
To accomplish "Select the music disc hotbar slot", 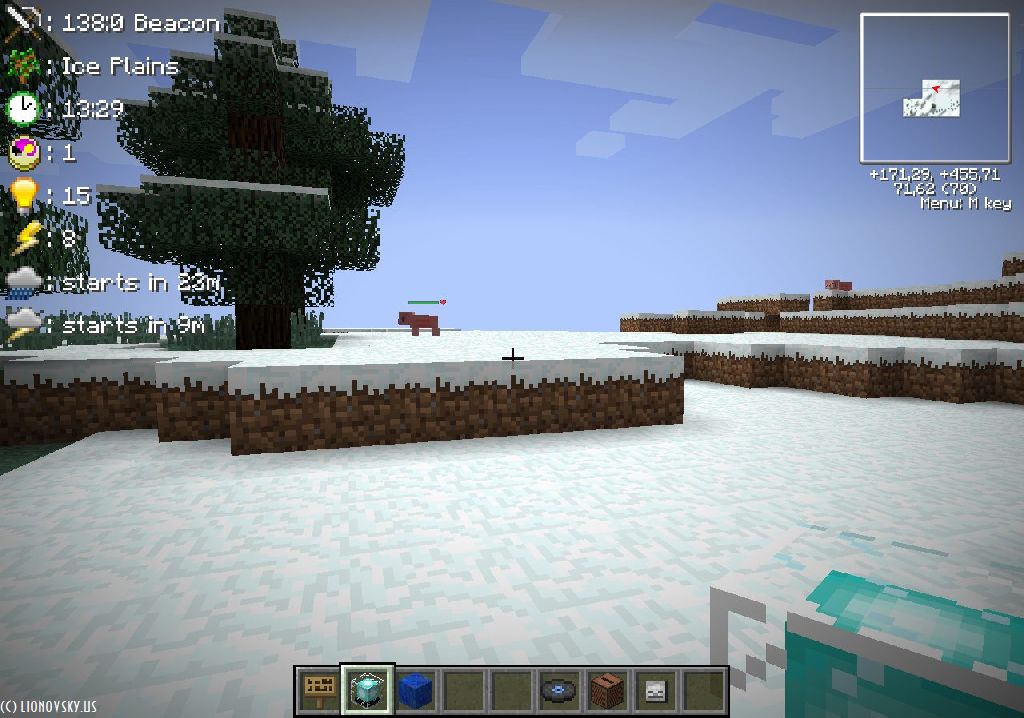I will [559, 690].
